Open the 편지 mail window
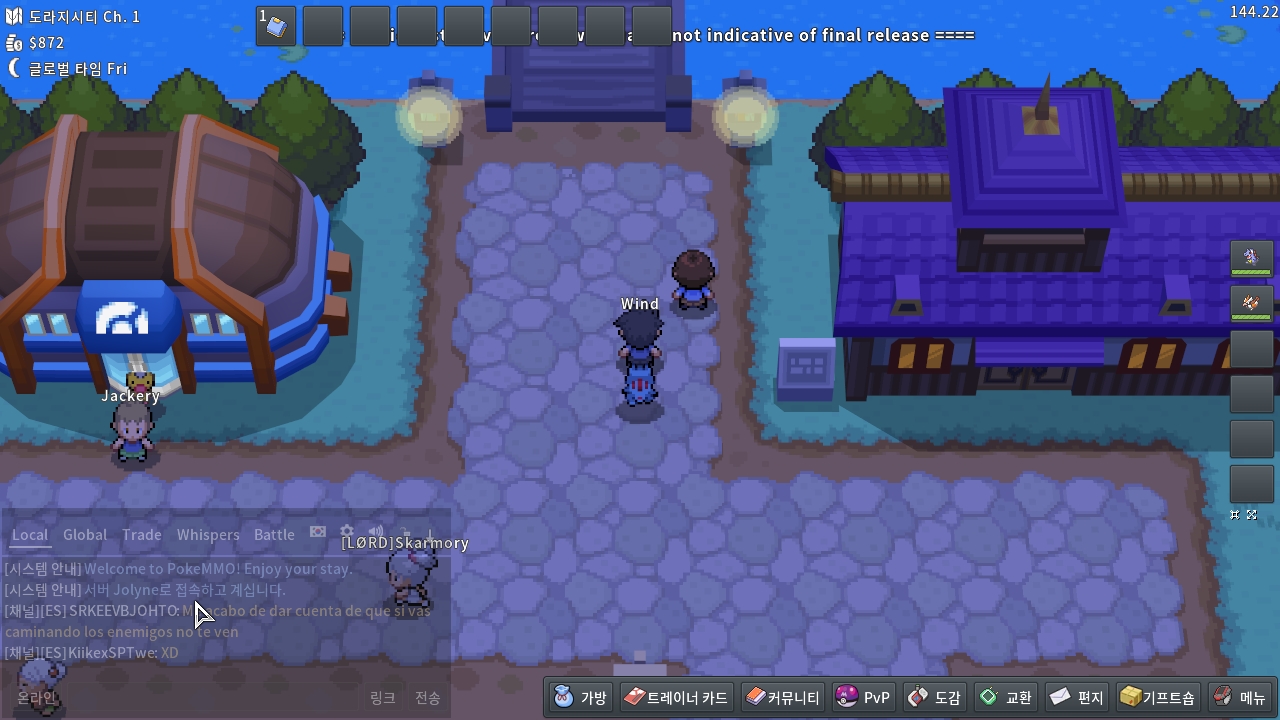The width and height of the screenshot is (1280, 720). point(1076,697)
